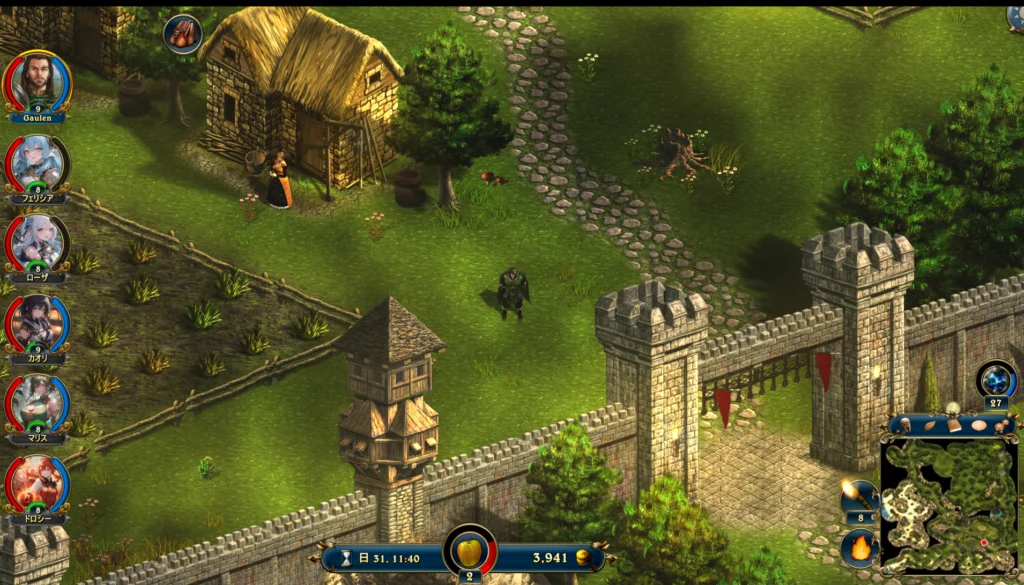Click the book icon above the minimap

point(954,425)
